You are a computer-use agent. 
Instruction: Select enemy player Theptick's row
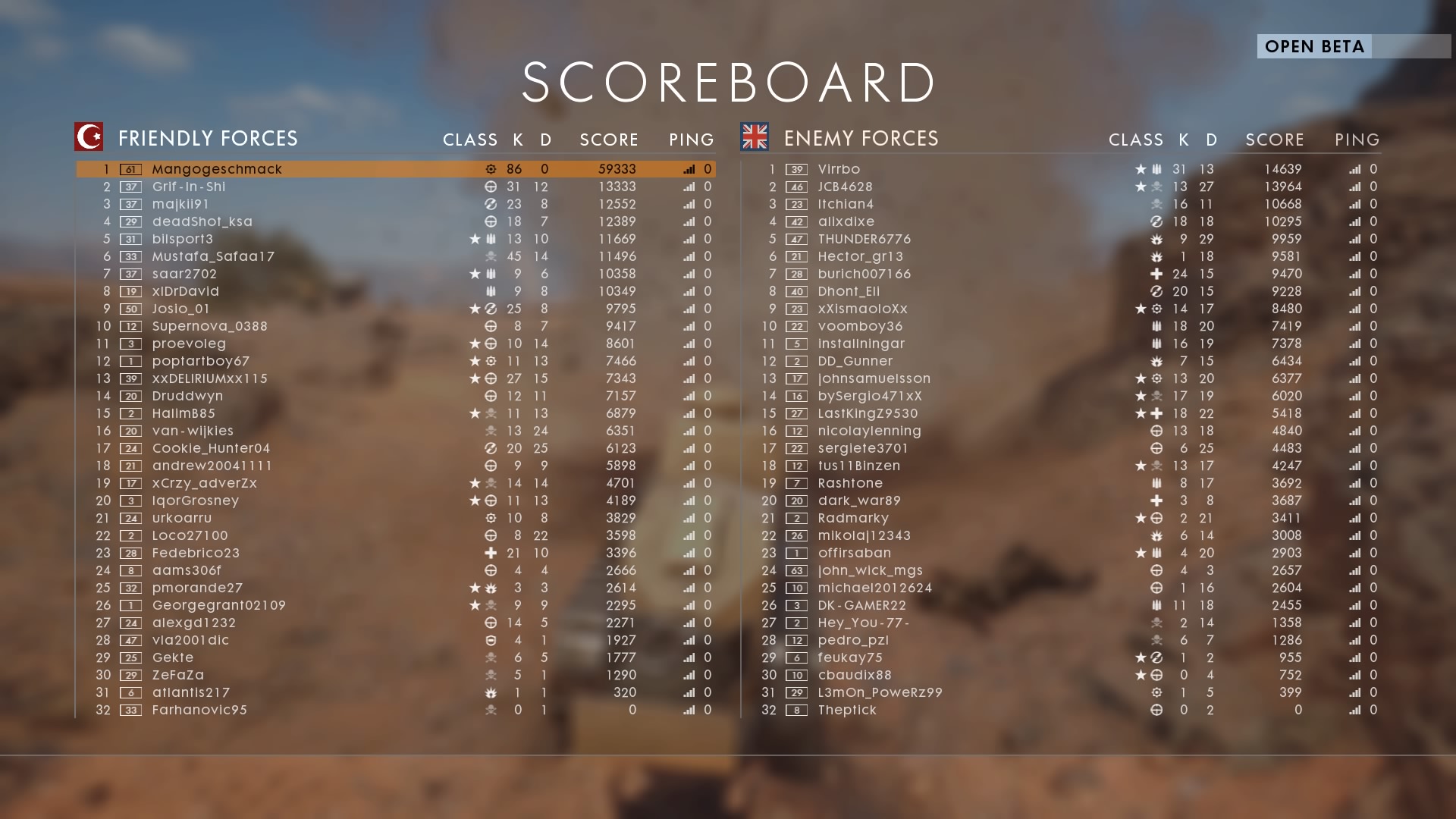[x=846, y=710]
